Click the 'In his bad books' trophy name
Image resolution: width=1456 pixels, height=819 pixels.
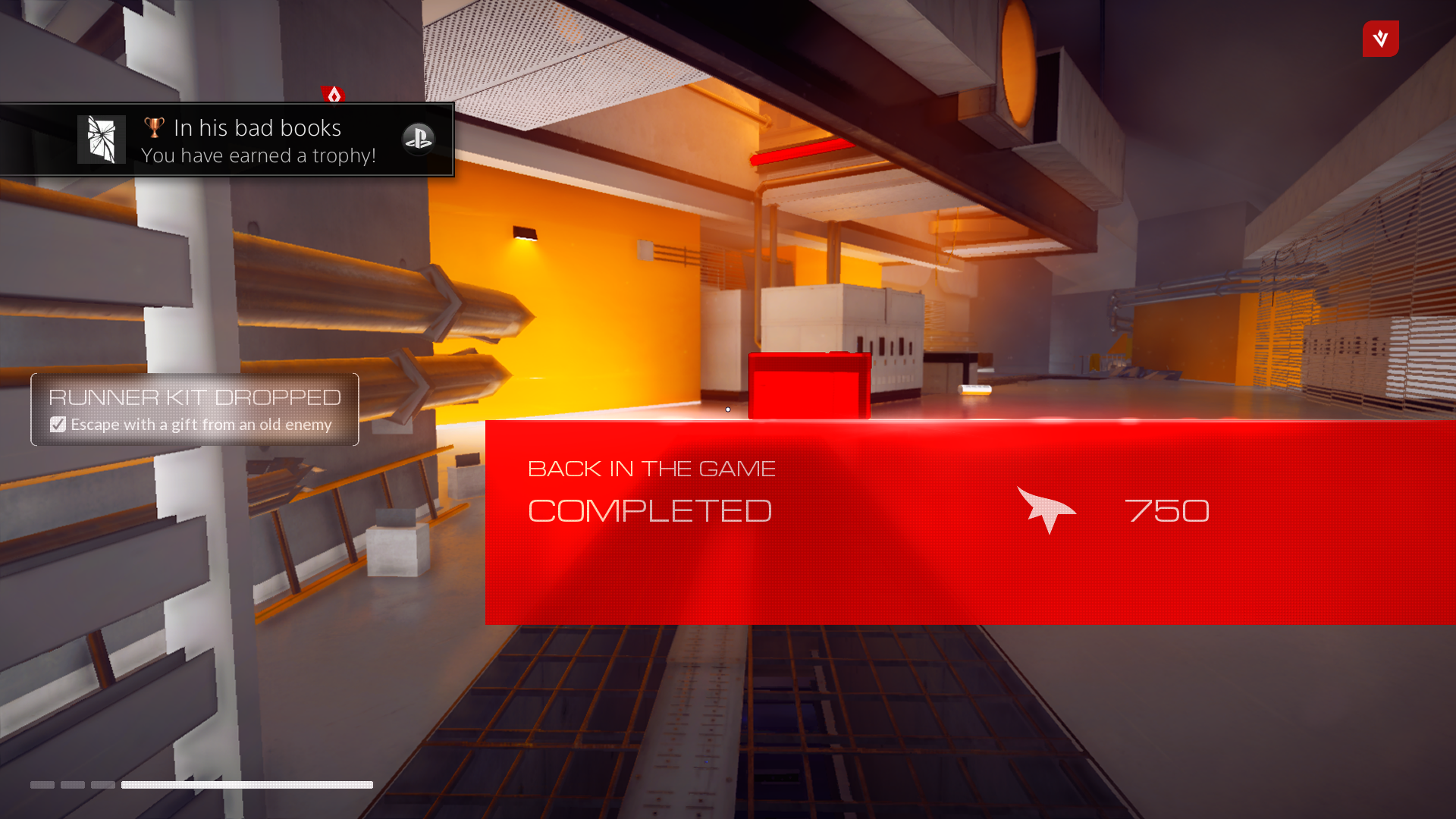click(x=256, y=127)
